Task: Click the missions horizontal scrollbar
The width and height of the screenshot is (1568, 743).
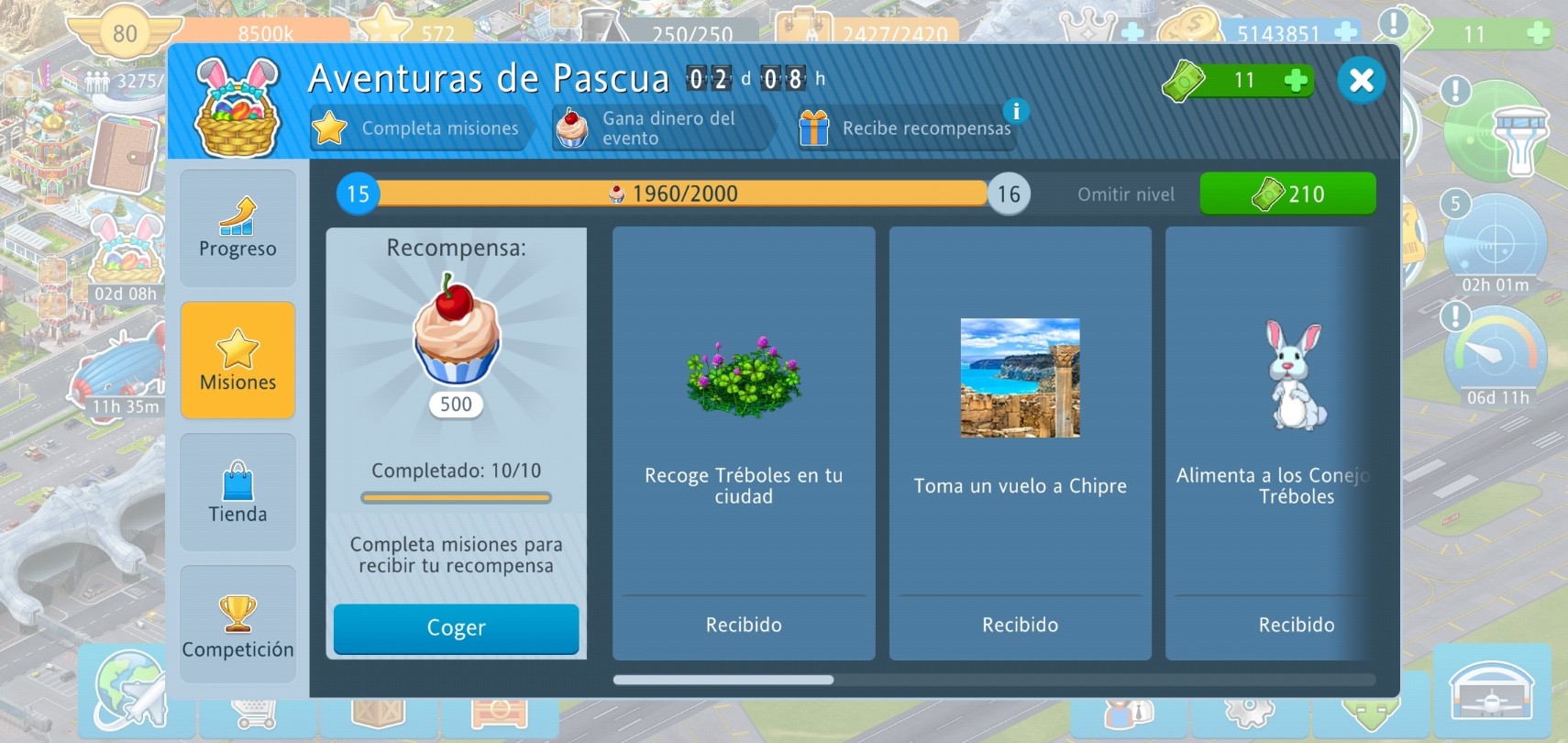Action: coord(723,680)
